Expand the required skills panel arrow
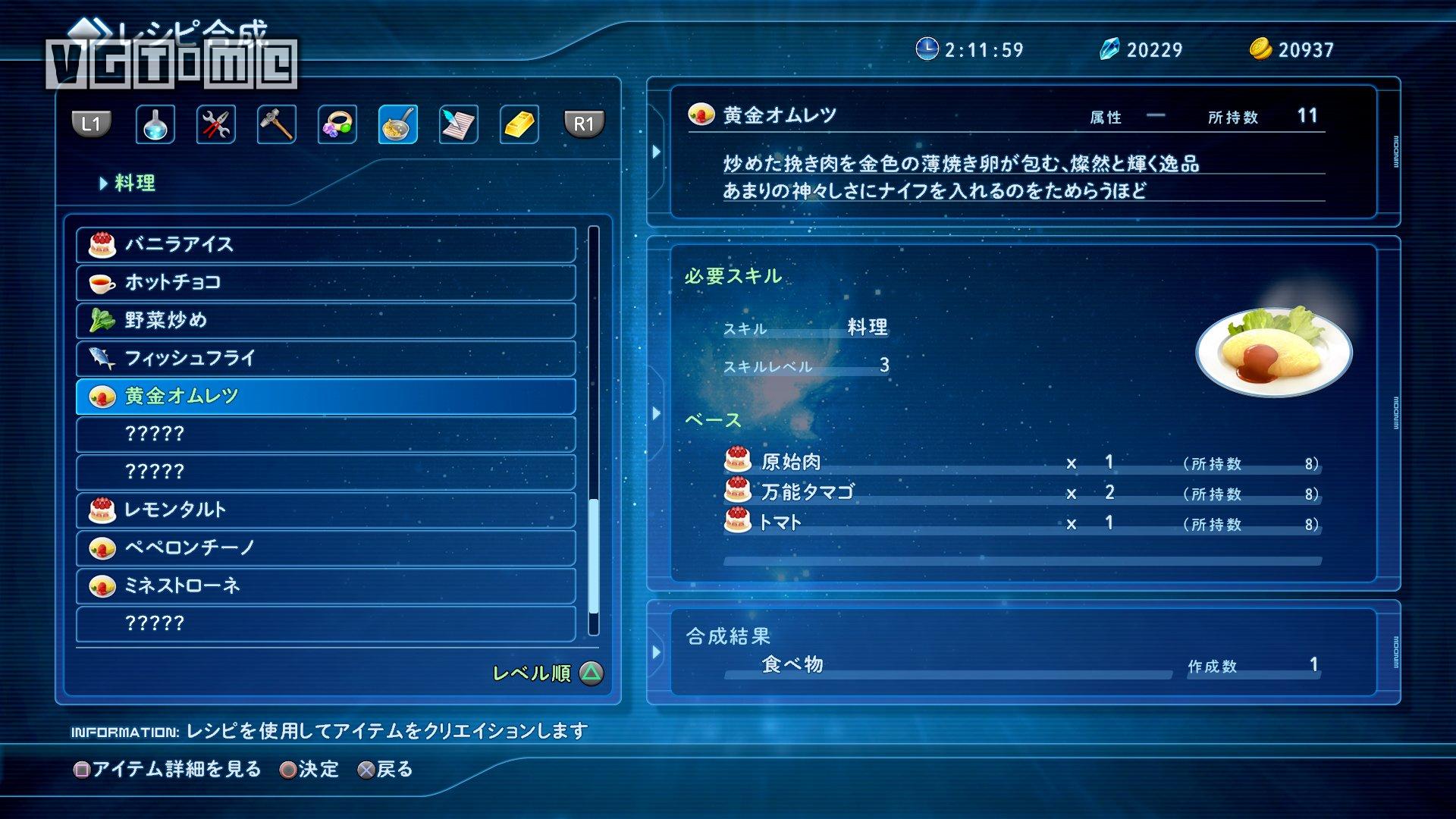Image resolution: width=1456 pixels, height=819 pixels. tap(657, 413)
